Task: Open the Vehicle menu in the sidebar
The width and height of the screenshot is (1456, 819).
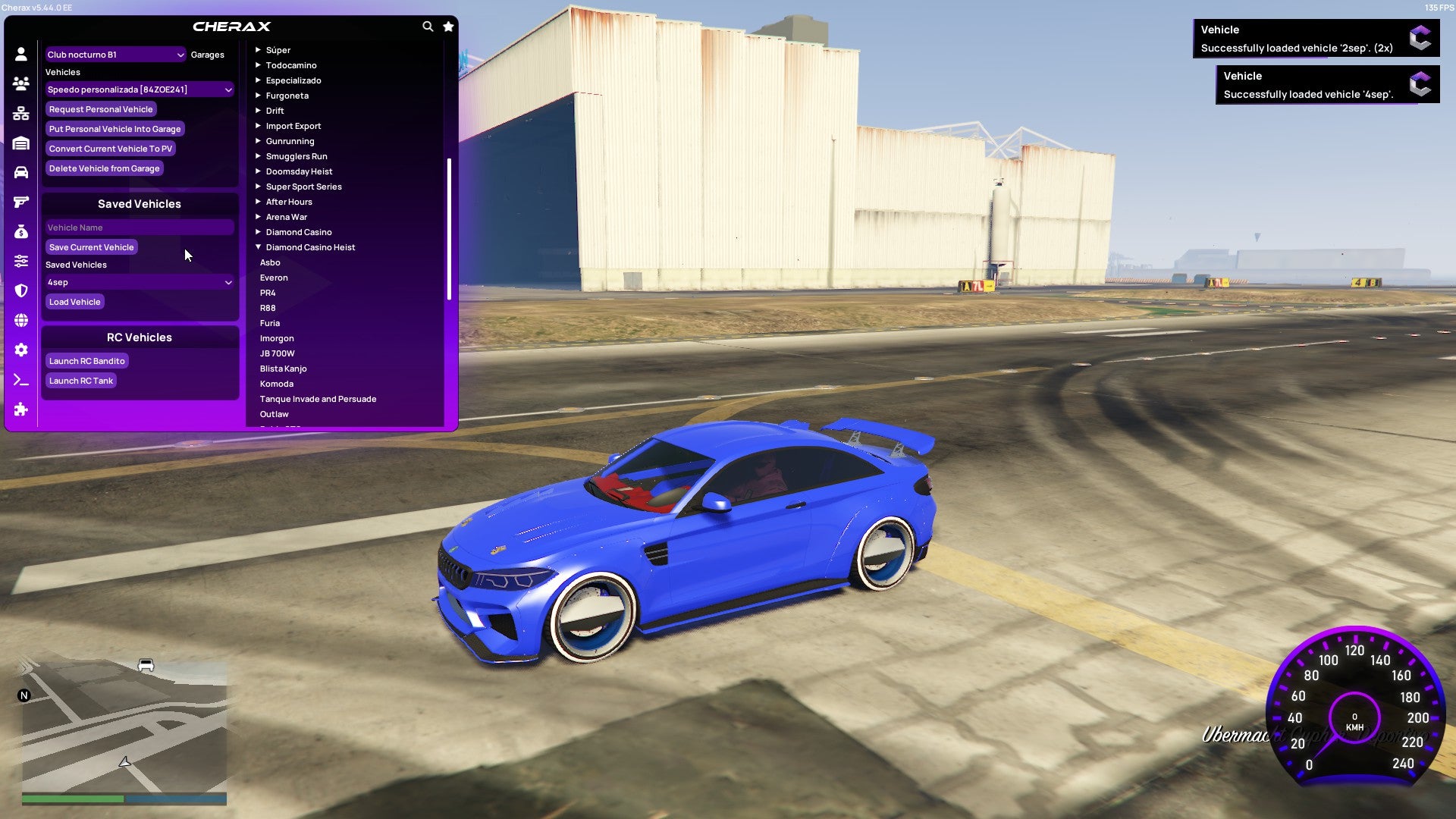Action: (21, 172)
